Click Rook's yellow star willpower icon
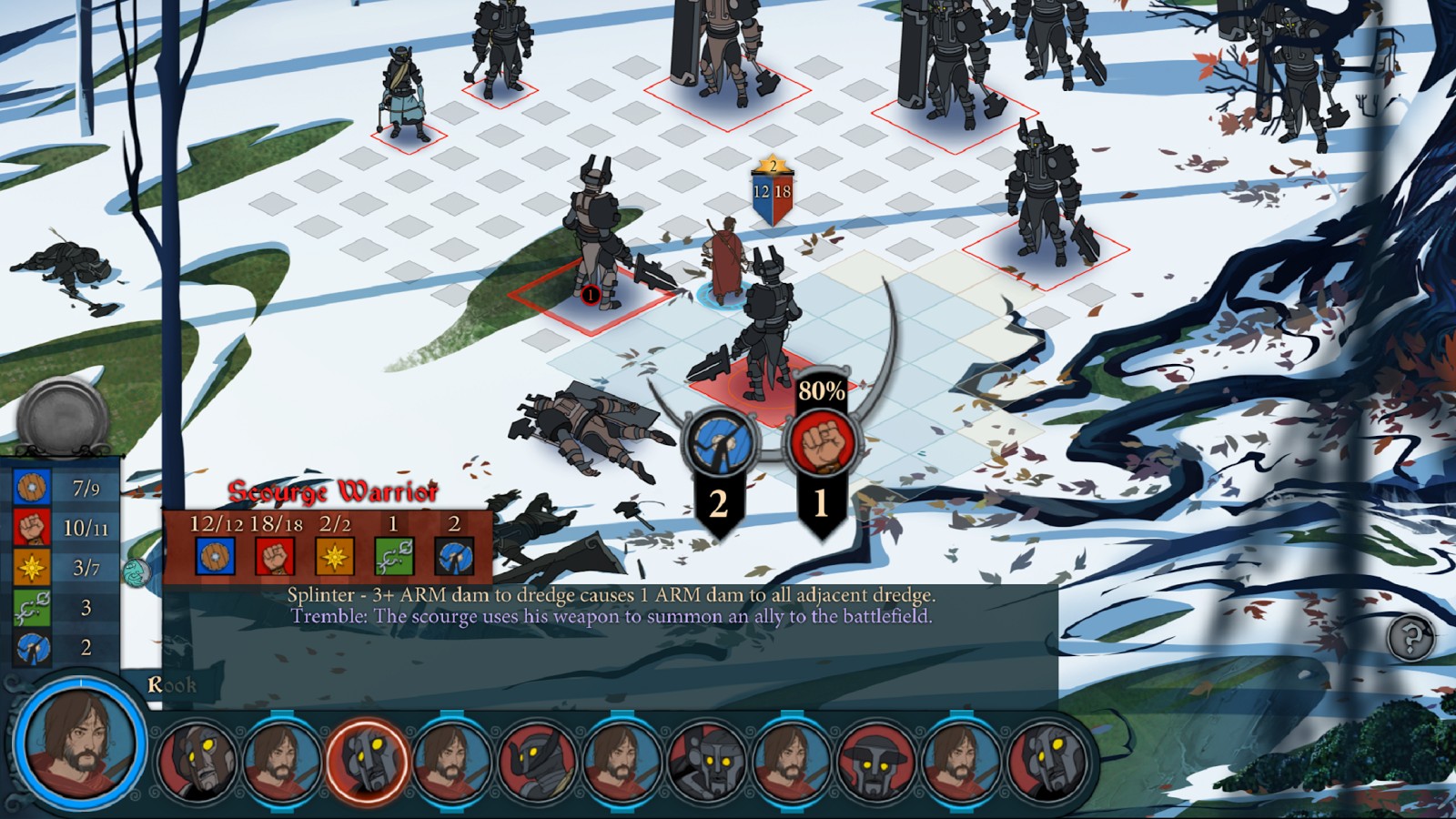 [32, 568]
